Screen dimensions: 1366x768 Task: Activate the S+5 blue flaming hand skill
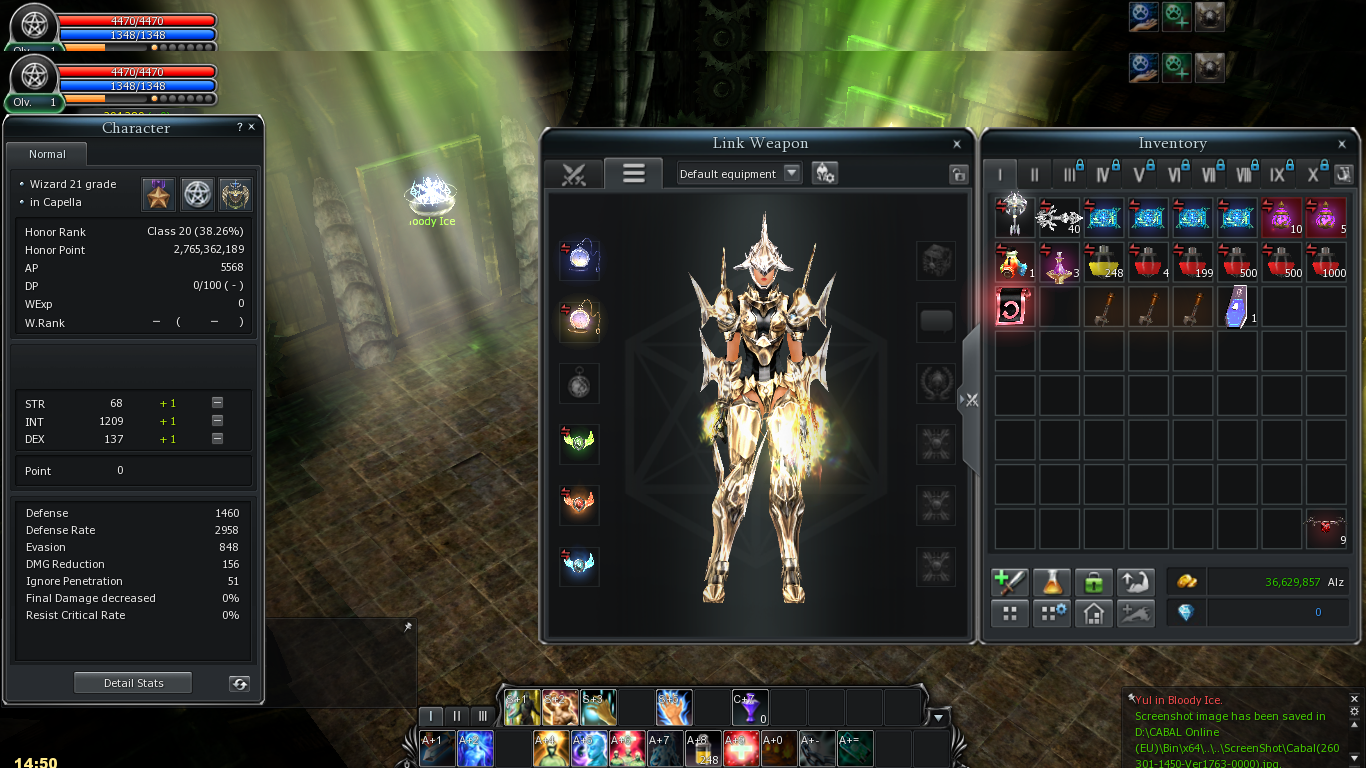pyautogui.click(x=675, y=707)
